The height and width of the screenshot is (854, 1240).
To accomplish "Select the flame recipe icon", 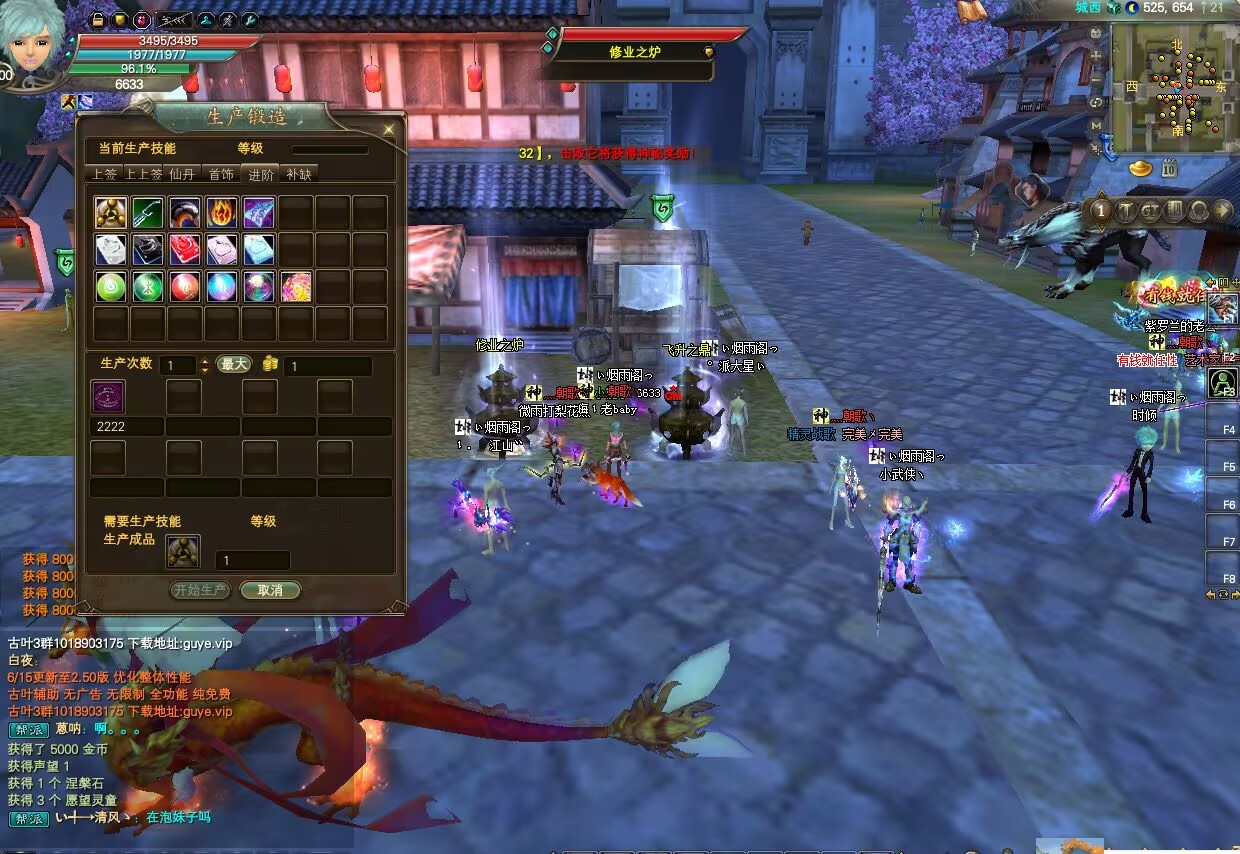I will [222, 212].
